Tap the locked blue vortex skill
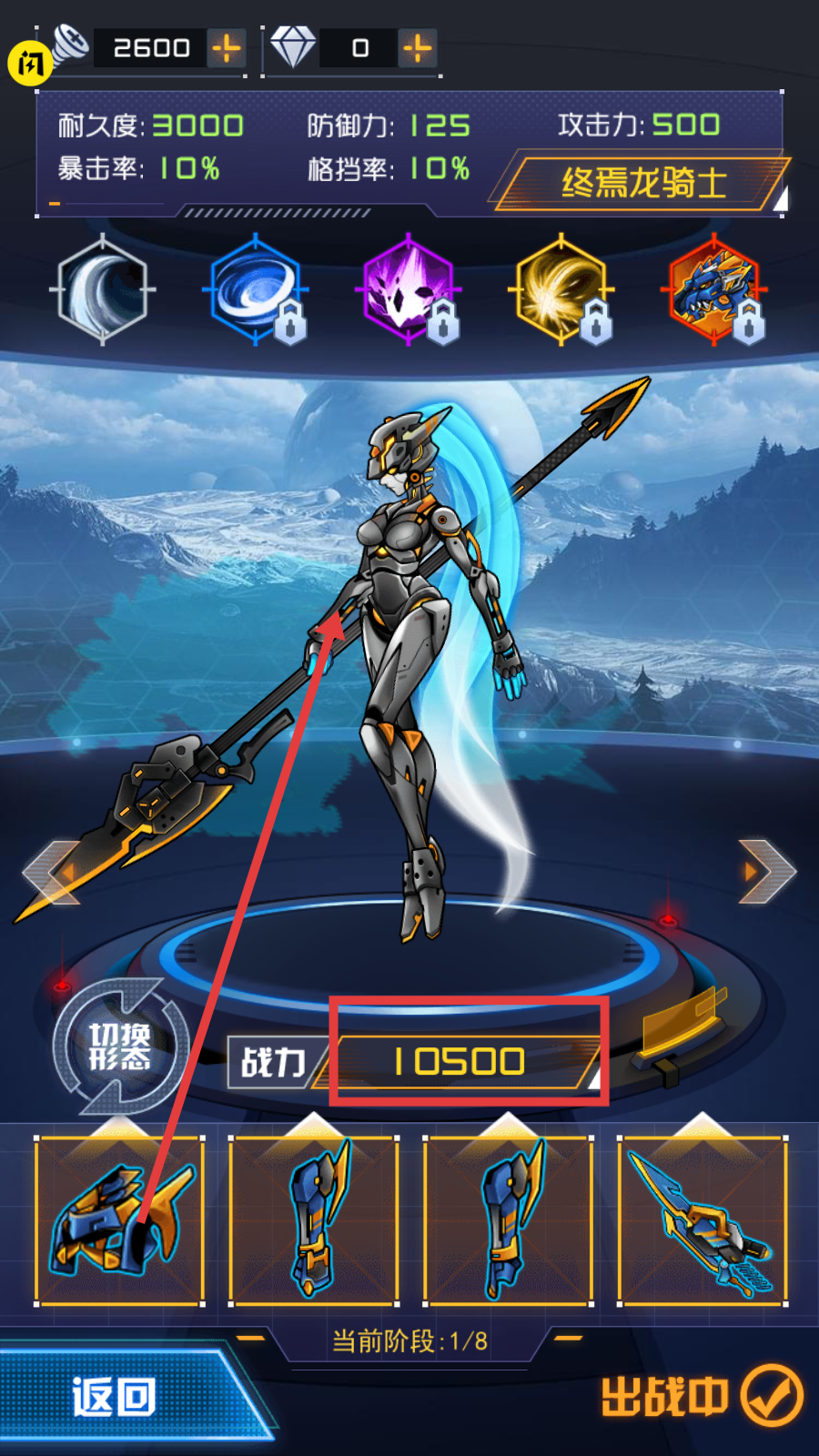The width and height of the screenshot is (819, 1456). tap(256, 289)
